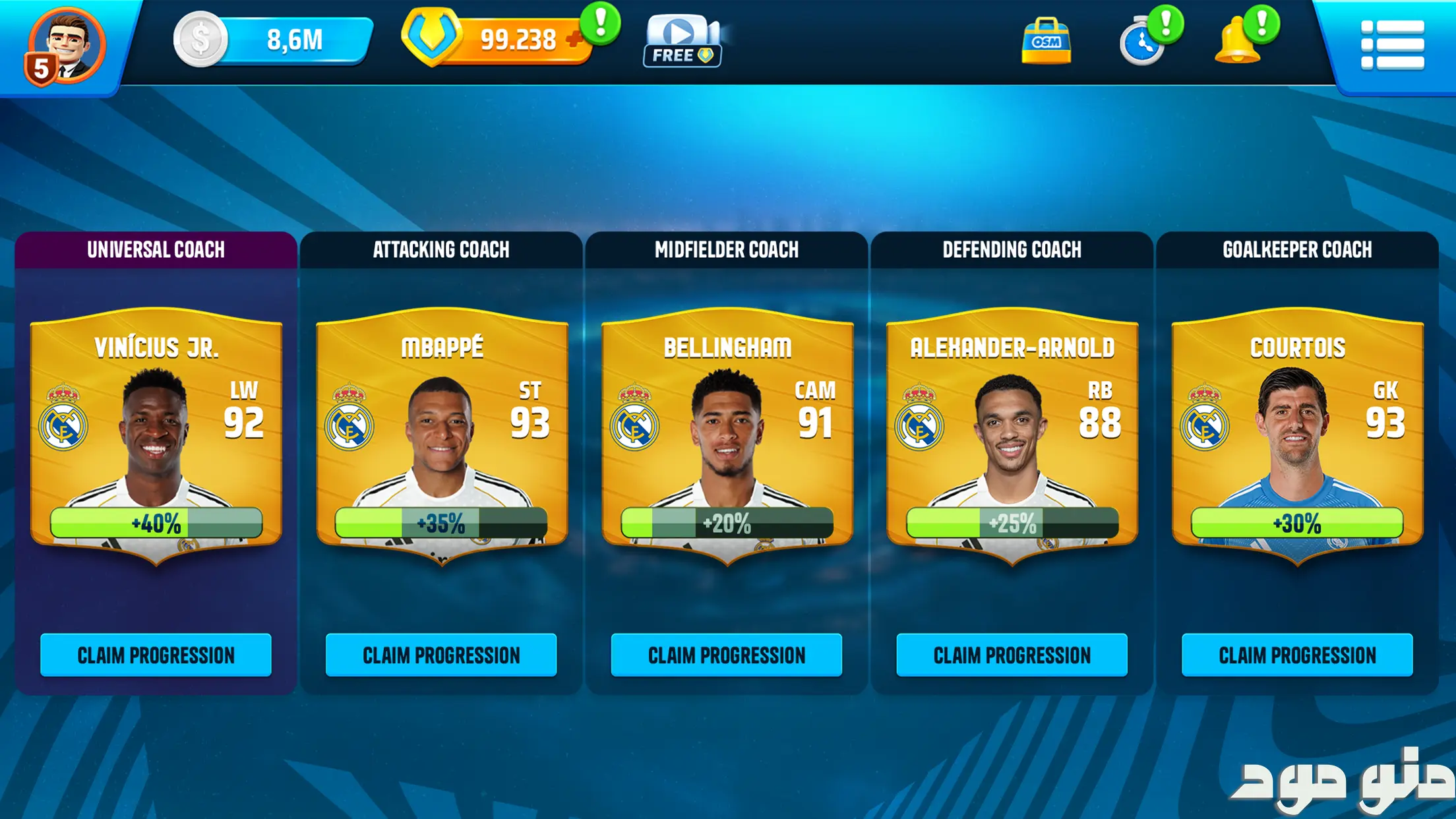Open the OSM briefcase shop
Screen dimensions: 1456x819
click(x=1046, y=42)
